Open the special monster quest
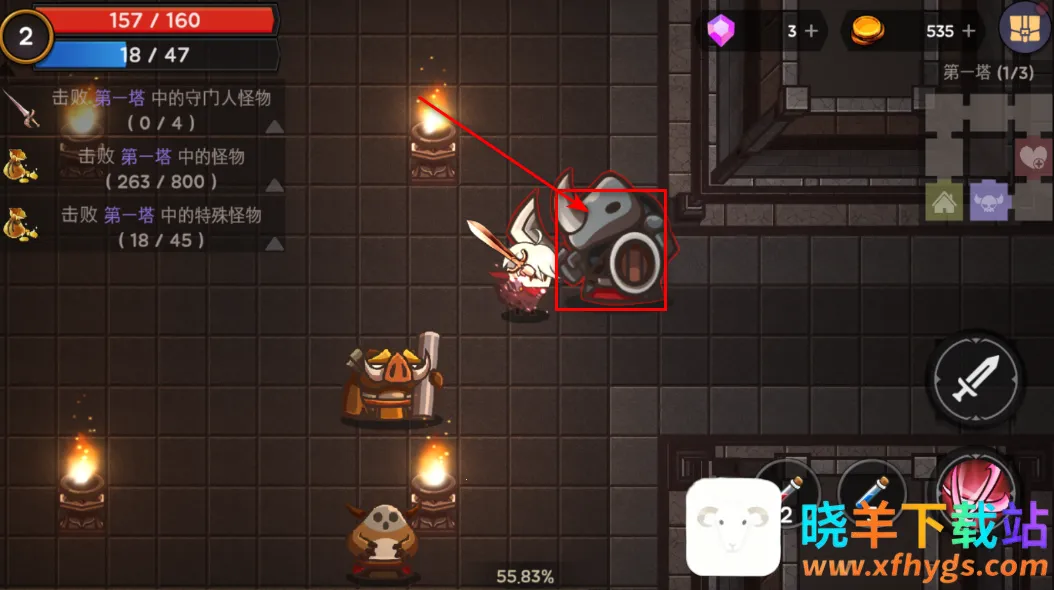The height and width of the screenshot is (590, 1054). tap(145, 227)
